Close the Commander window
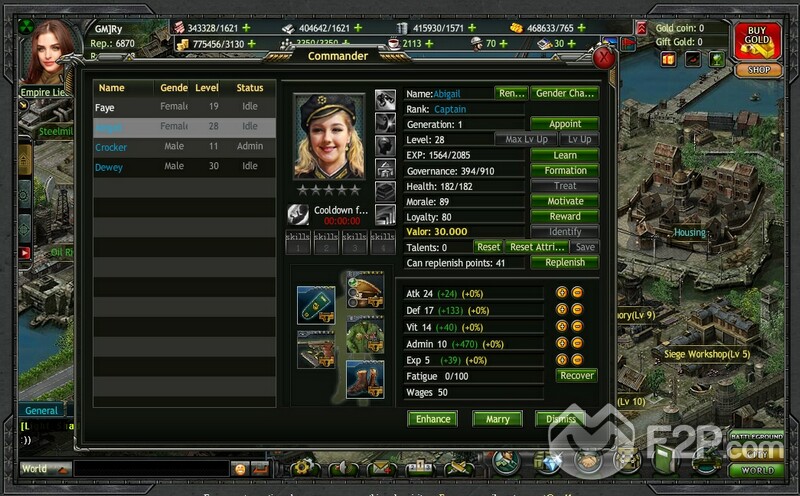 603,57
